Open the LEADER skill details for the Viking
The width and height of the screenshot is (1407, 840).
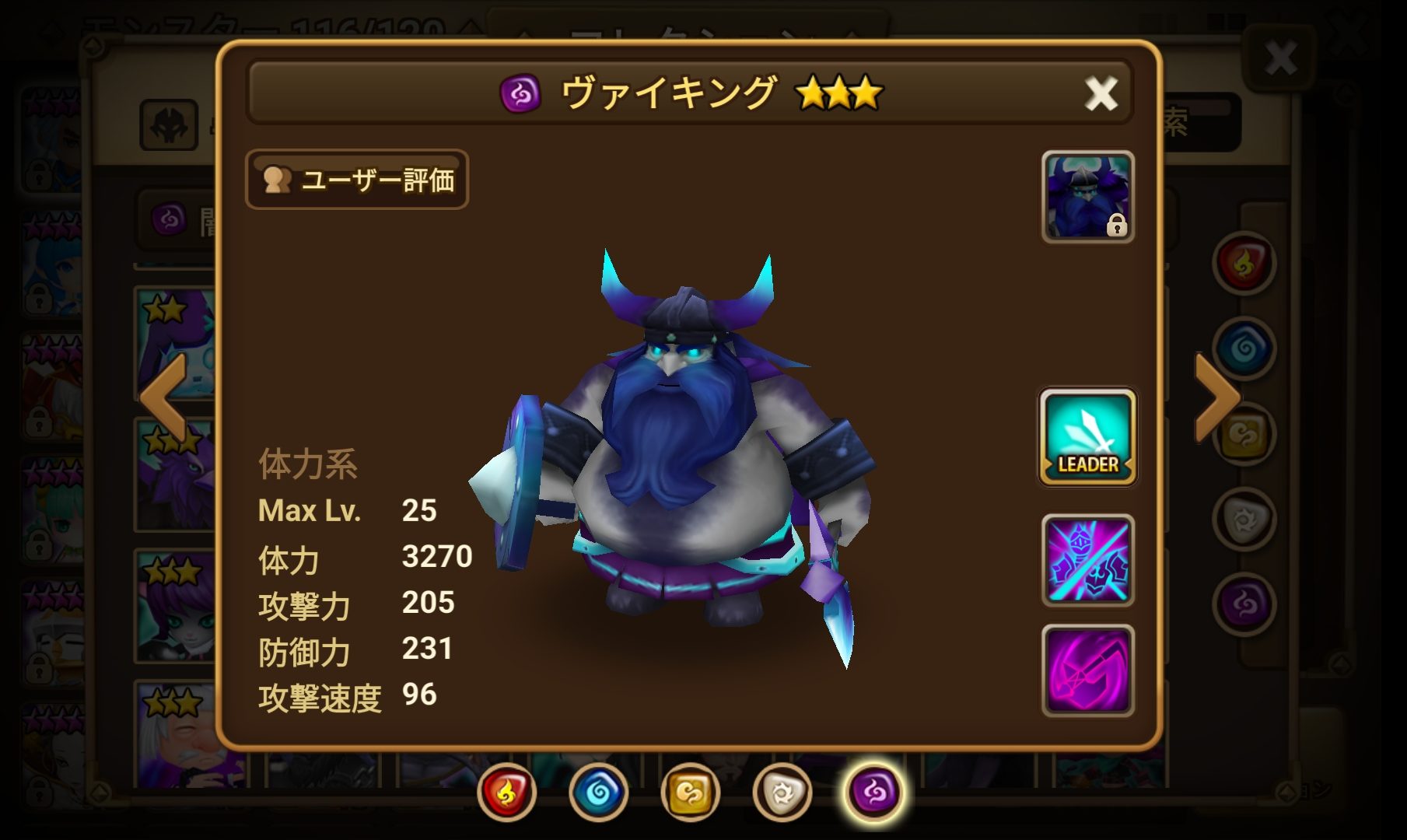1087,438
